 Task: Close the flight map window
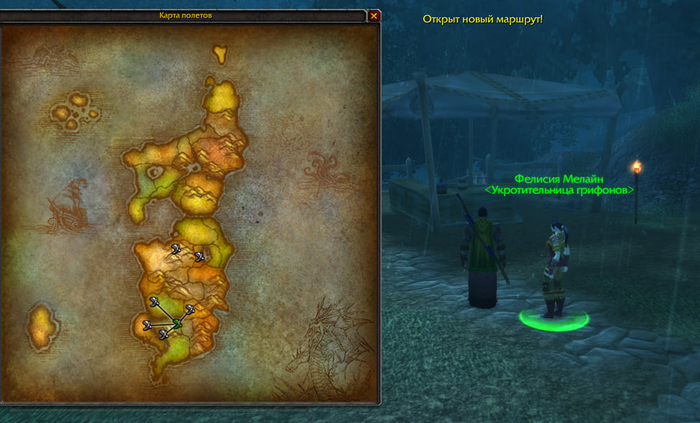click(x=374, y=16)
